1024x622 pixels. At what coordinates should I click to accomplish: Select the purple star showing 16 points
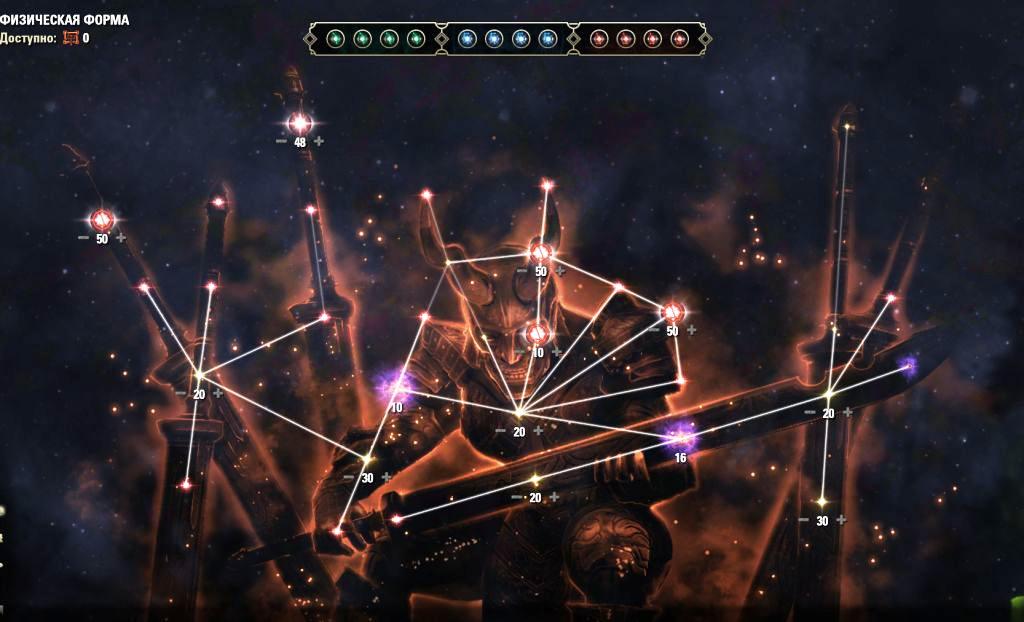click(x=682, y=435)
